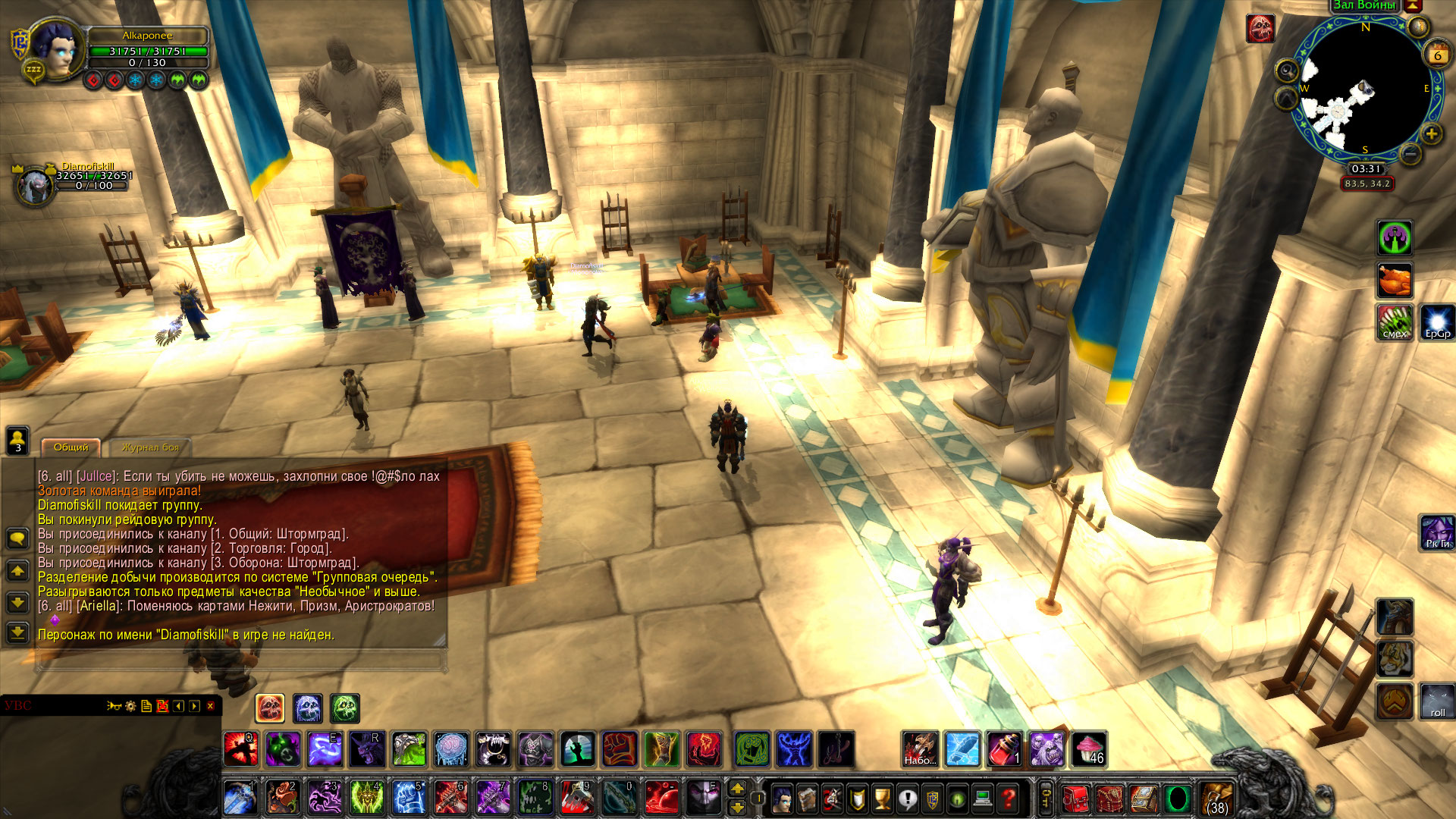Open the red question mark help button
This screenshot has height=819, width=1456.
(x=1008, y=799)
